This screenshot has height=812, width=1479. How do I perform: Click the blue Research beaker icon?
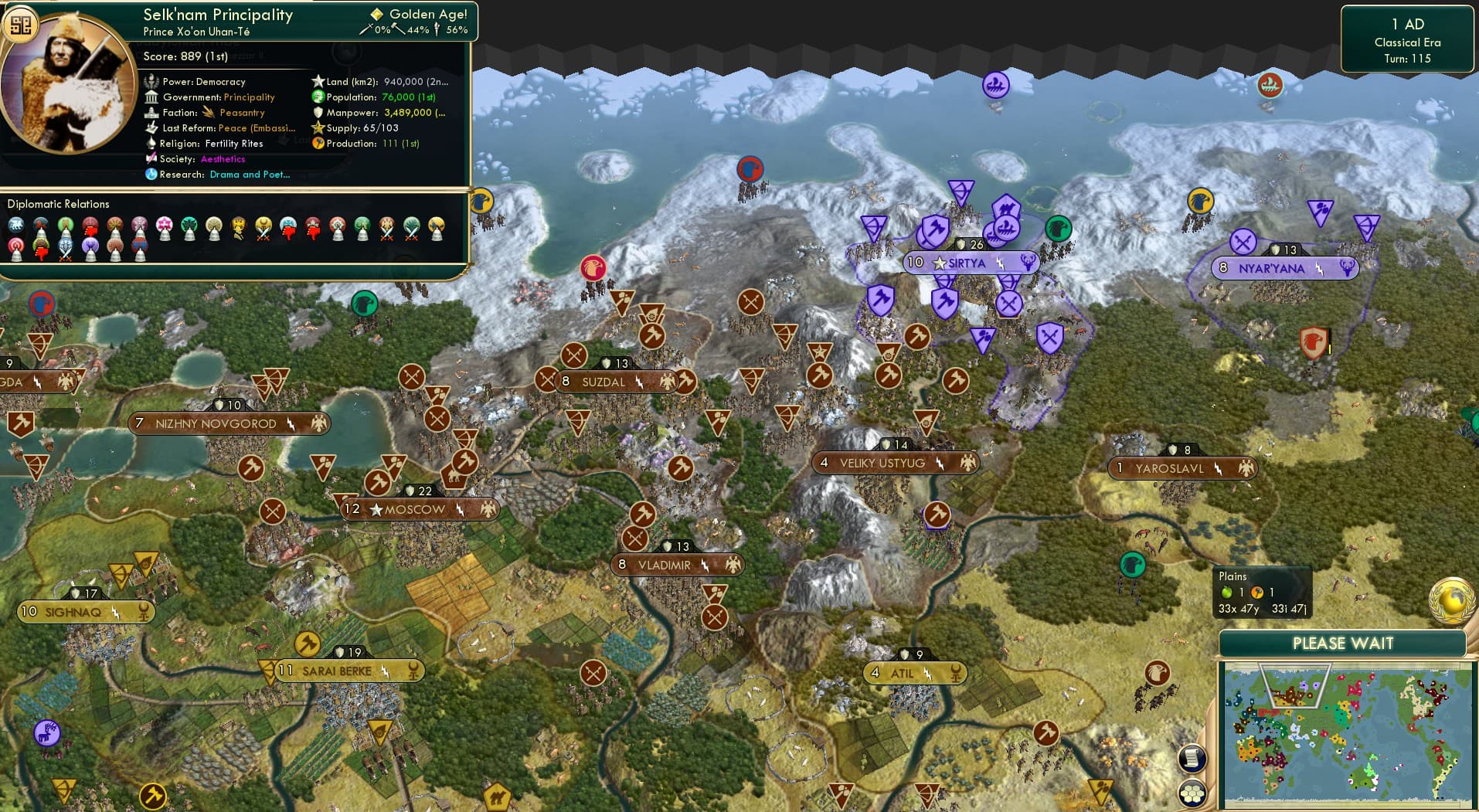(151, 175)
